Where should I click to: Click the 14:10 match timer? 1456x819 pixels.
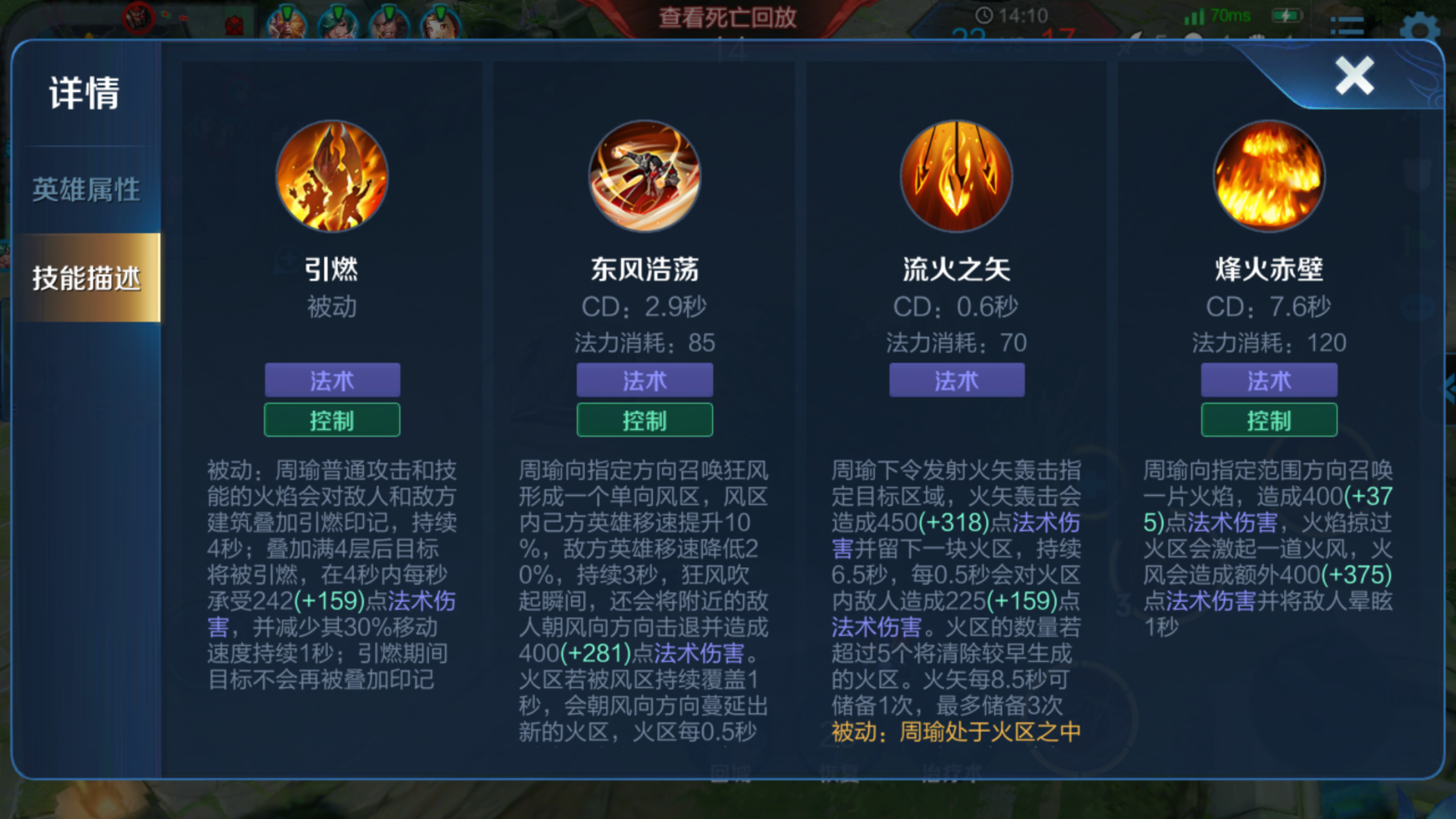(1012, 15)
